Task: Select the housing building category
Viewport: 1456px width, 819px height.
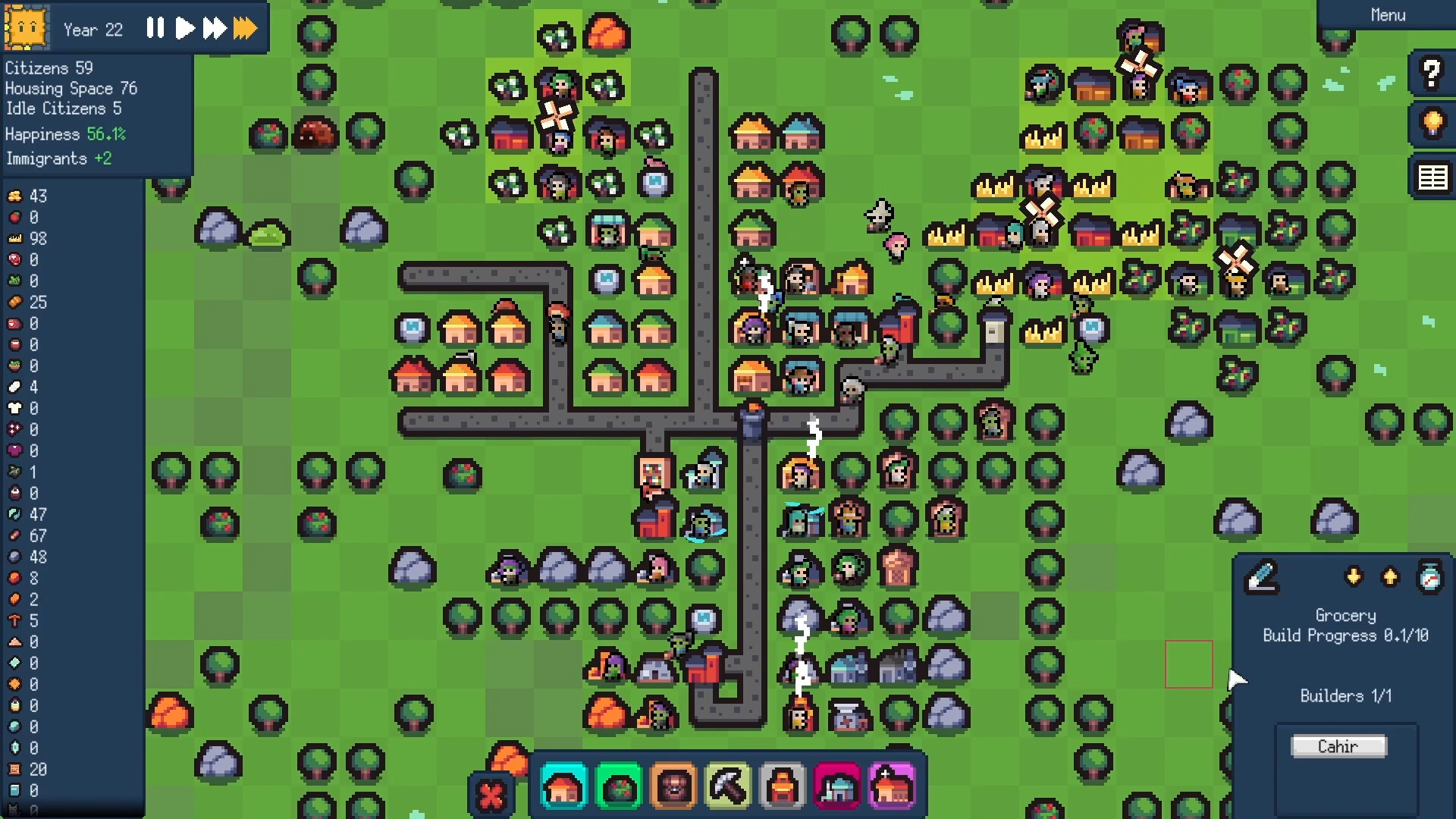Action: tap(563, 787)
